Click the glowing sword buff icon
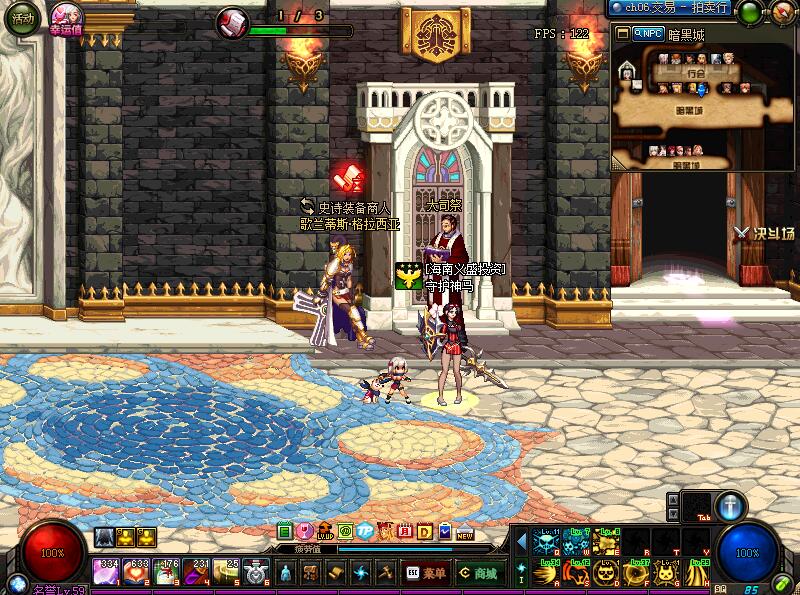800x595 pixels. point(731,505)
